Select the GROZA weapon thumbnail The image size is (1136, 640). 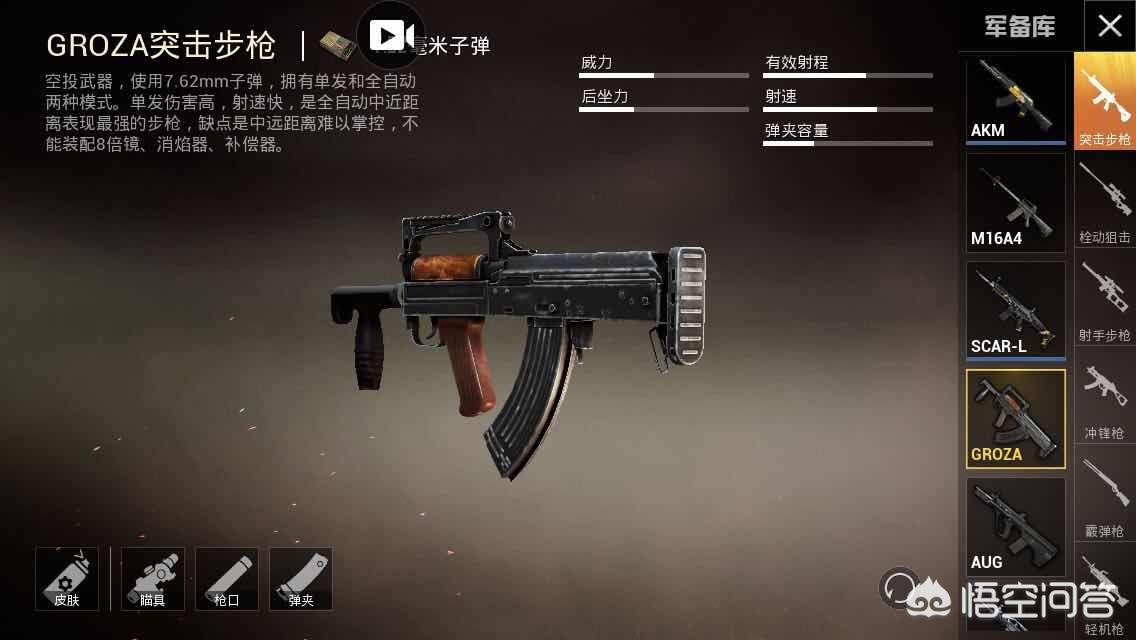pos(1015,418)
